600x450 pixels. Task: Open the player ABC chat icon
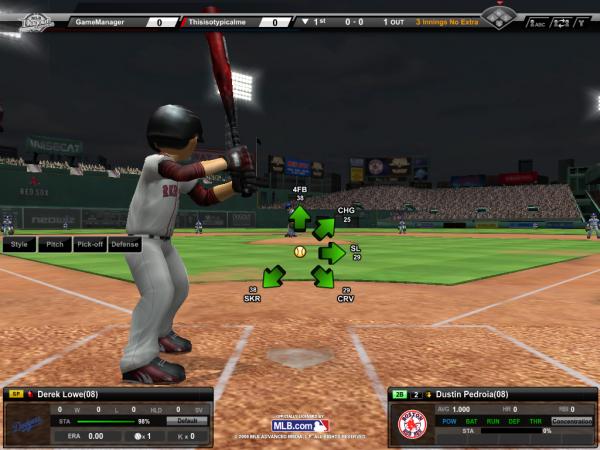(x=538, y=23)
